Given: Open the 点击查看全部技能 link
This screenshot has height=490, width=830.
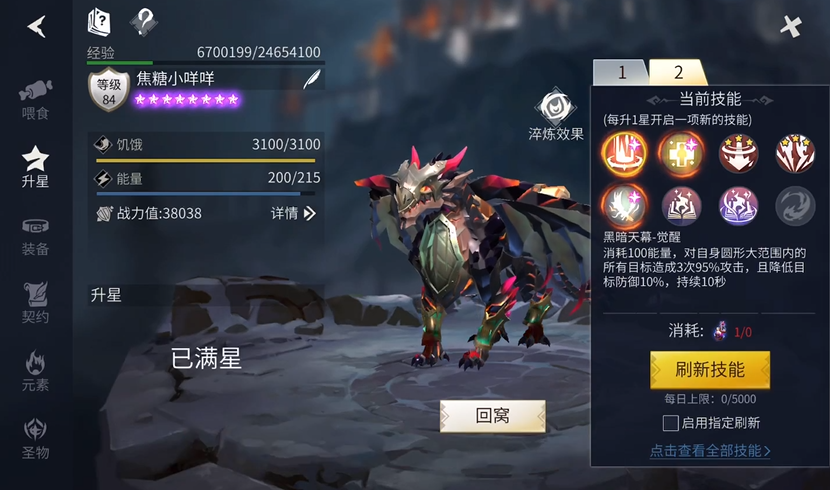Looking at the screenshot, I should pyautogui.click(x=710, y=451).
